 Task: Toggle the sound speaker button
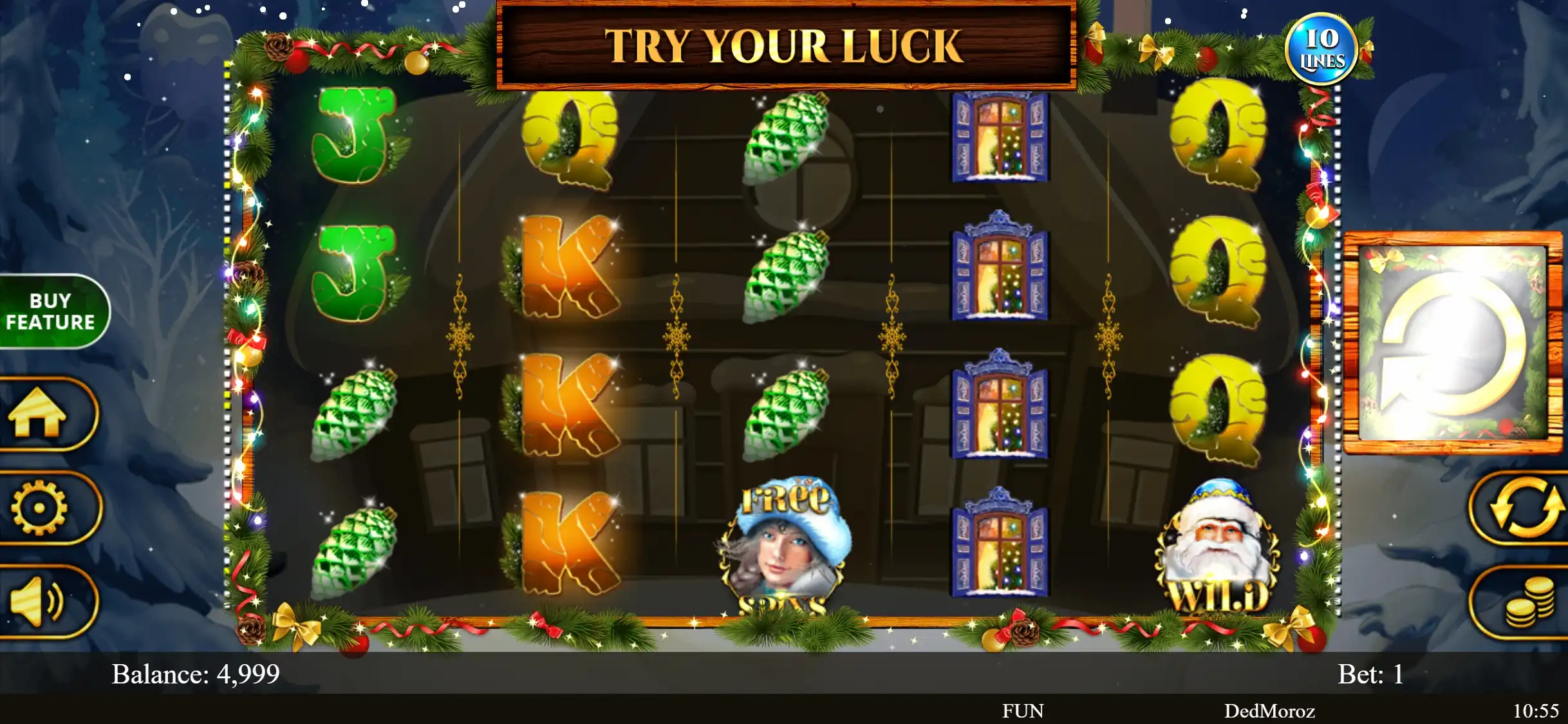point(39,602)
